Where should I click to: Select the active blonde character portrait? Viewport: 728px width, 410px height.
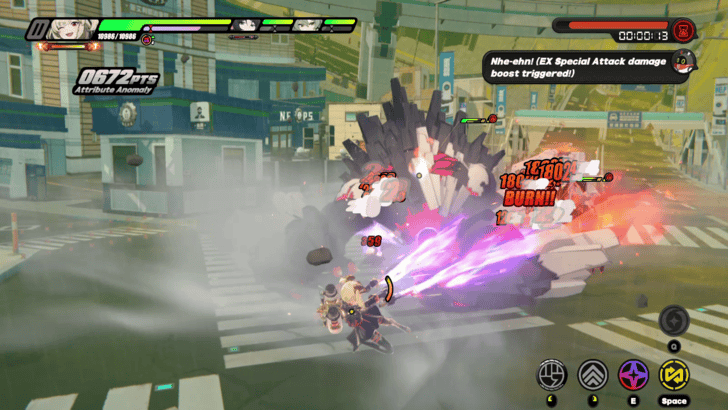74,28
